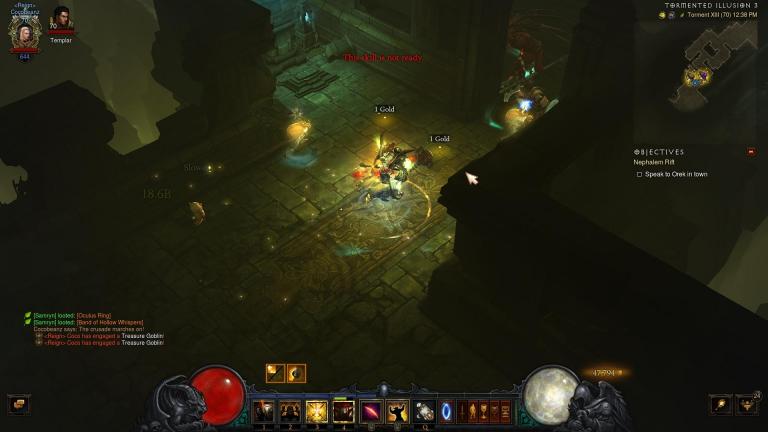Viewport: 768px width, 432px height.
Task: Click the golden wand icon near social button
Action: pos(720,404)
